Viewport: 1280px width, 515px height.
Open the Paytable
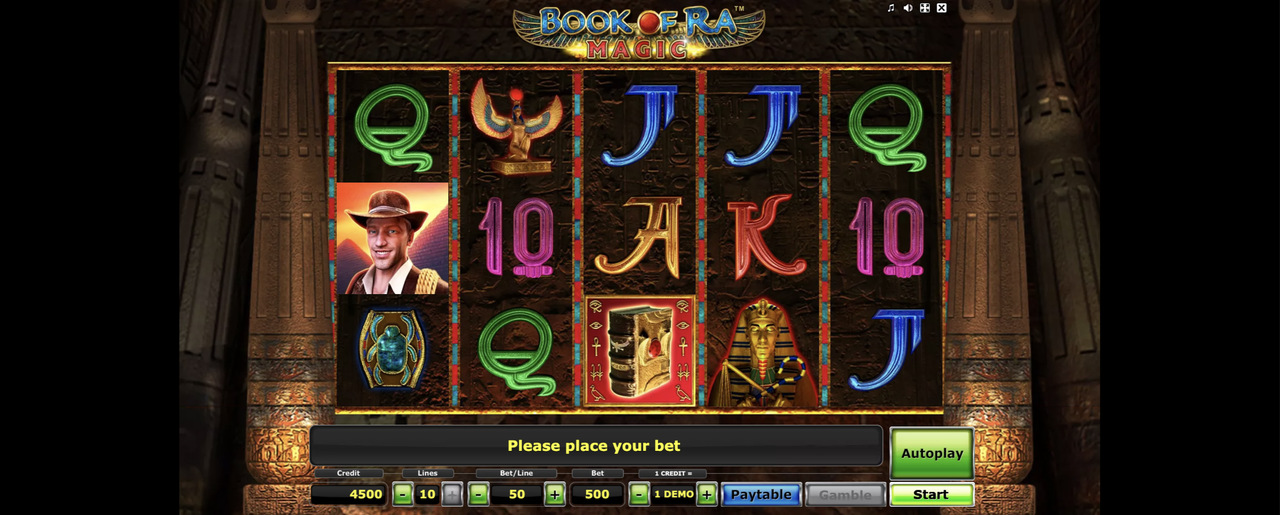(760, 494)
